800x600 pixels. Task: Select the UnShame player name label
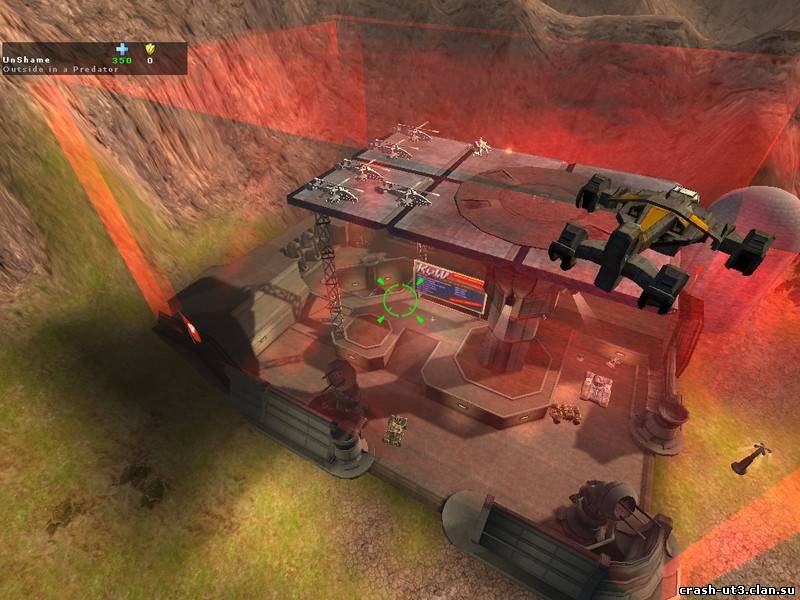tap(25, 59)
